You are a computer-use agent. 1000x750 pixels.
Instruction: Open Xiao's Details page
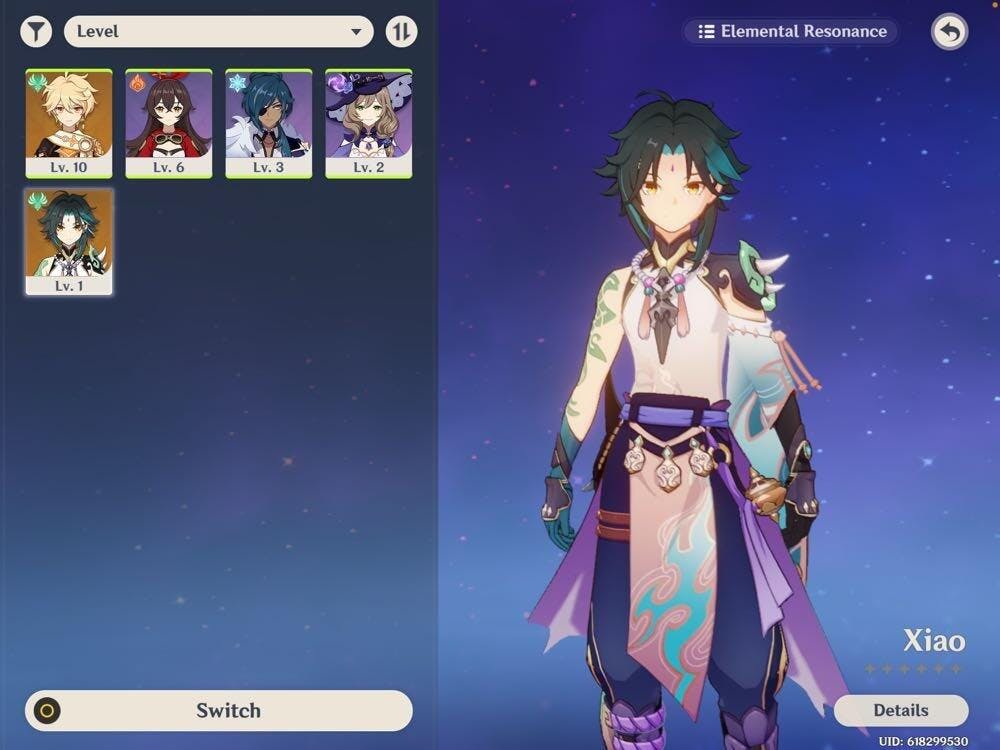click(901, 711)
